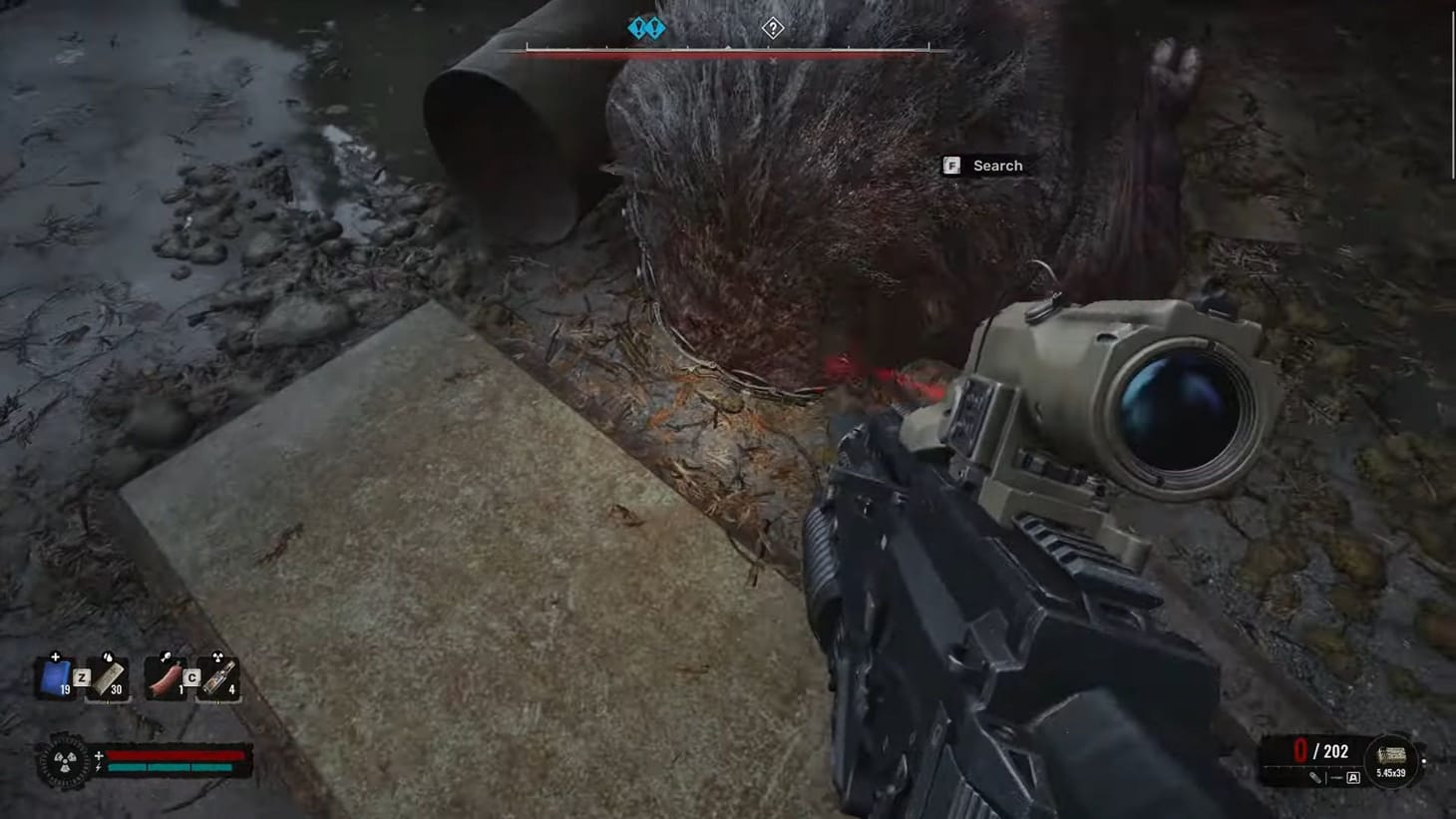Click the droplet icon above the bandage slot

(108, 656)
